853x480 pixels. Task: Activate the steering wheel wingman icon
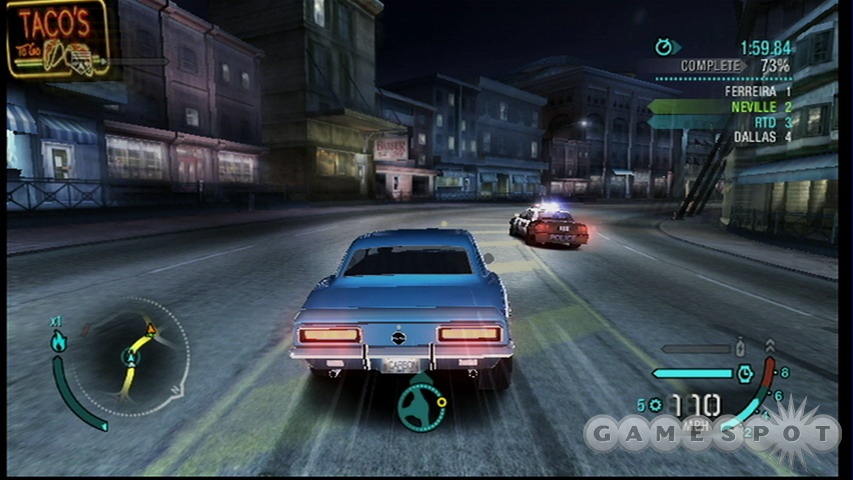click(421, 406)
